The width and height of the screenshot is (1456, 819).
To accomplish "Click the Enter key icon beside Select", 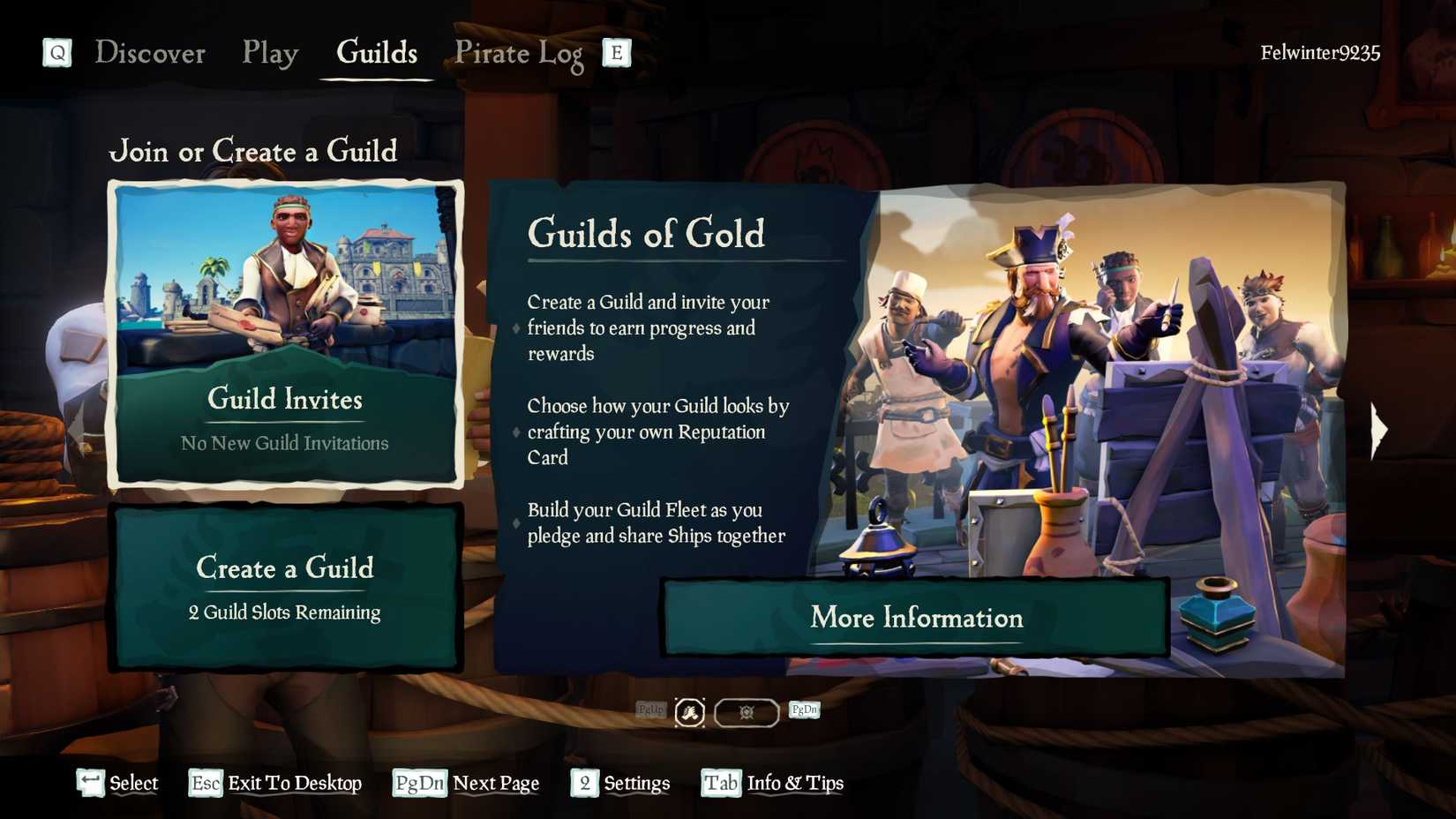I will [x=86, y=781].
